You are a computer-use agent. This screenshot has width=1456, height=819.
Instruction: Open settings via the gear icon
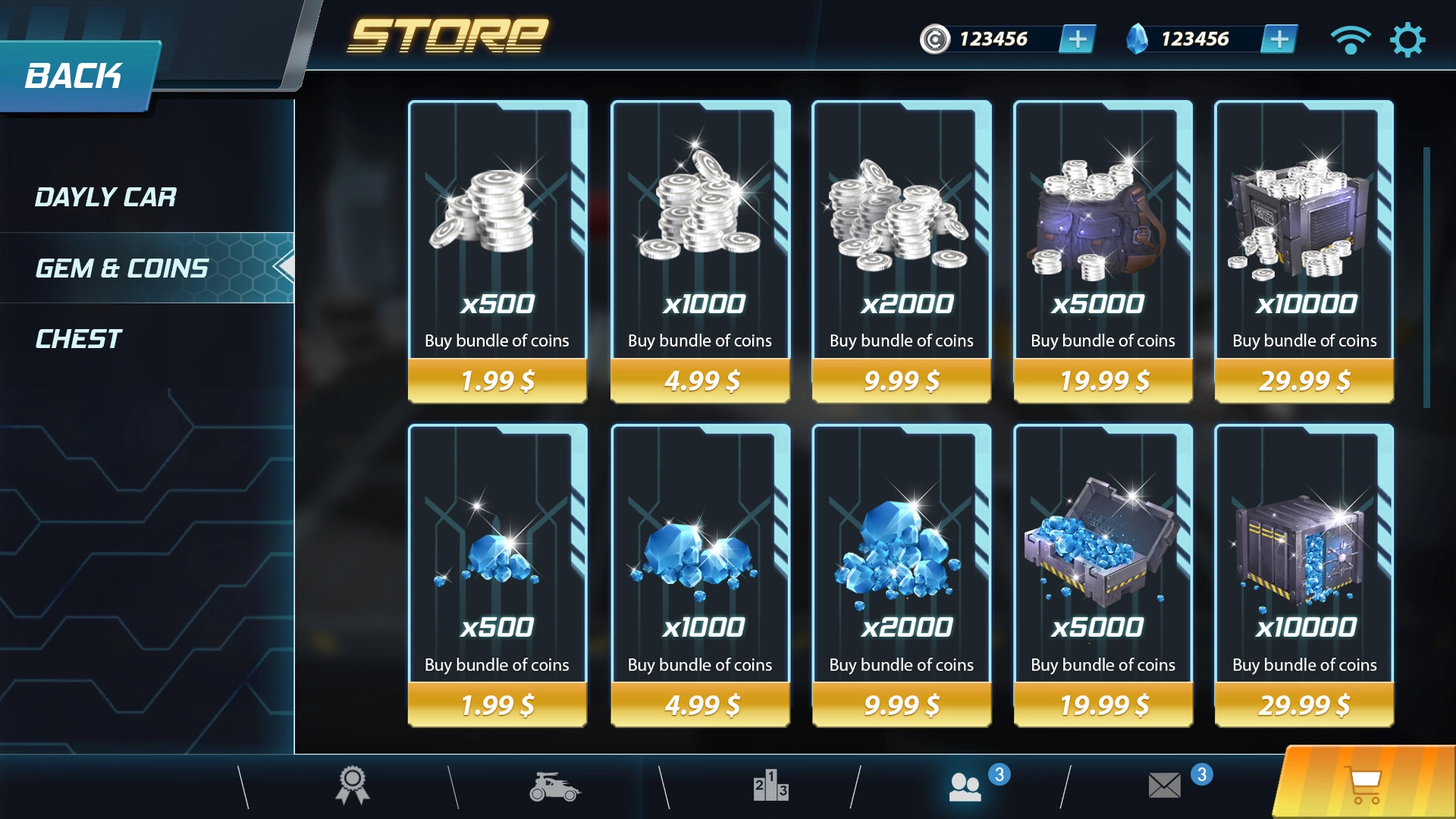pyautogui.click(x=1407, y=39)
